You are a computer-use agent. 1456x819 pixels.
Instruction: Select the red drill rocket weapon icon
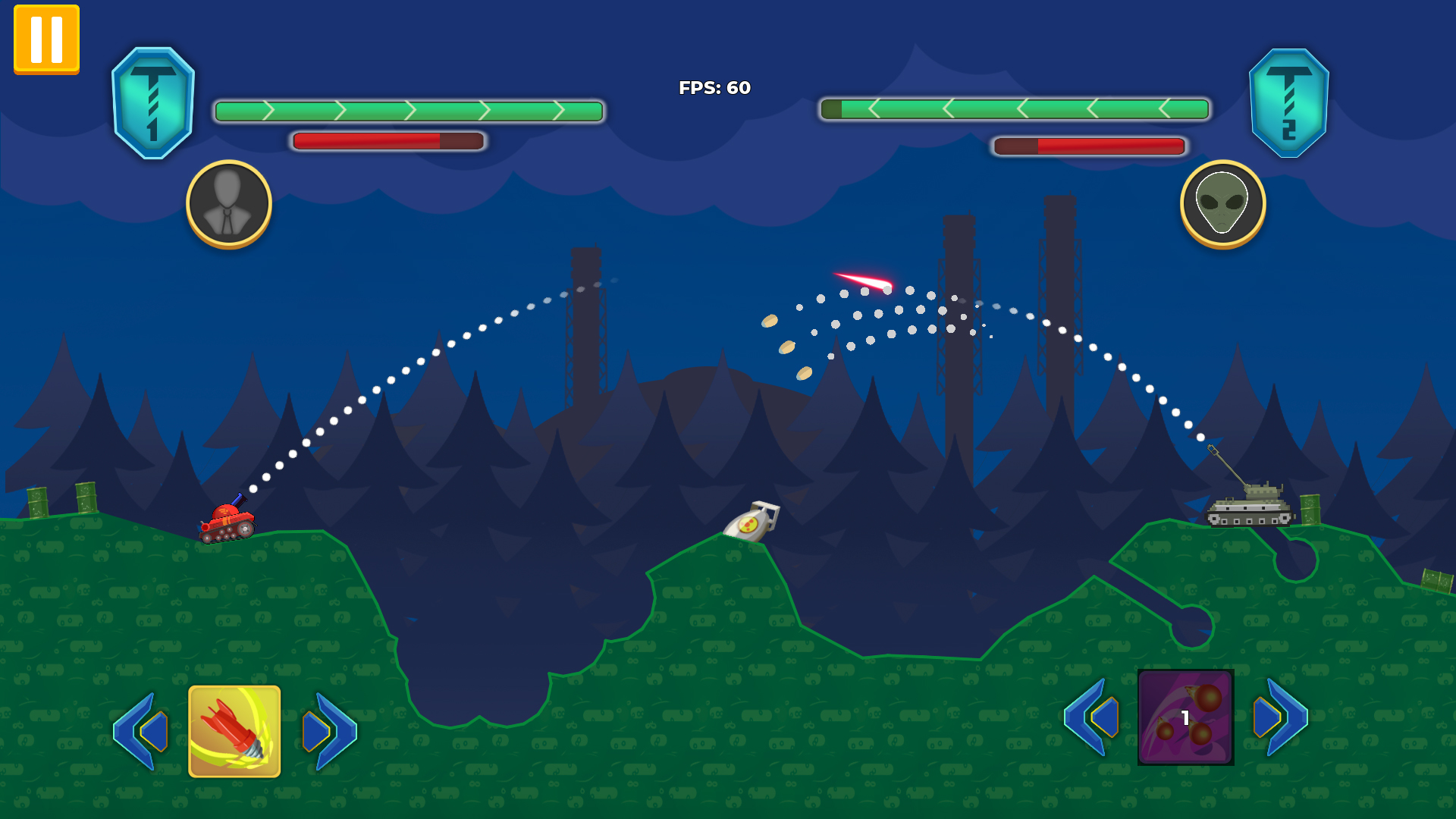[x=233, y=732]
